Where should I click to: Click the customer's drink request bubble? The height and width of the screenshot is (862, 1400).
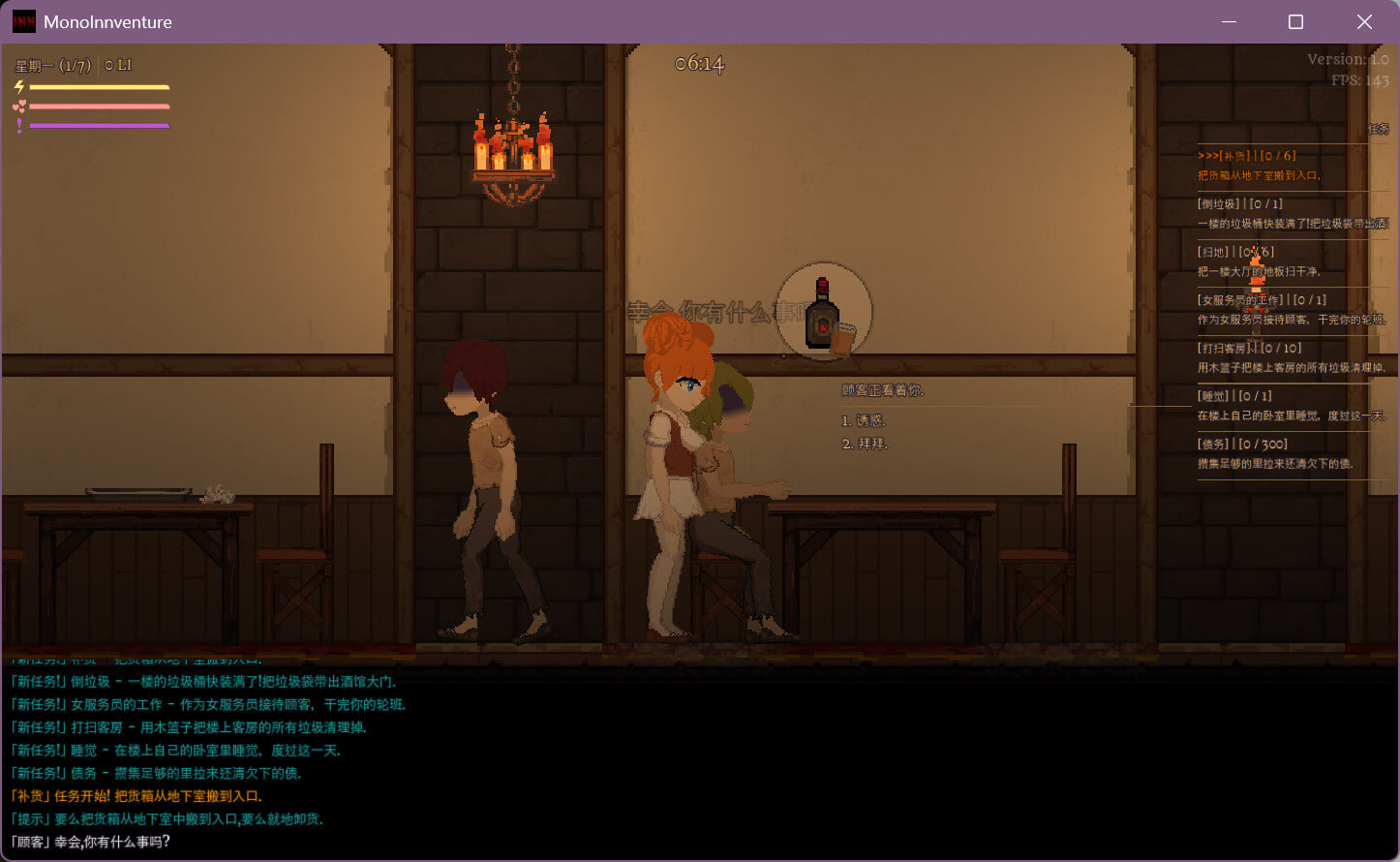(824, 313)
